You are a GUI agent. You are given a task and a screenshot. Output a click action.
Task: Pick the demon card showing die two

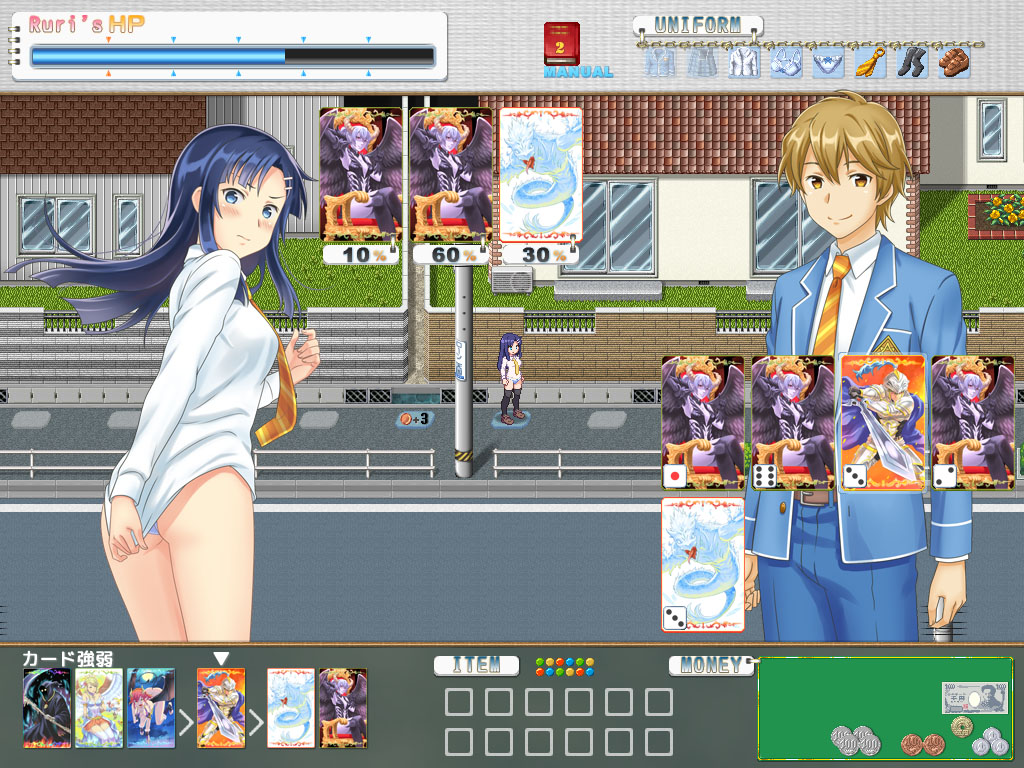972,421
